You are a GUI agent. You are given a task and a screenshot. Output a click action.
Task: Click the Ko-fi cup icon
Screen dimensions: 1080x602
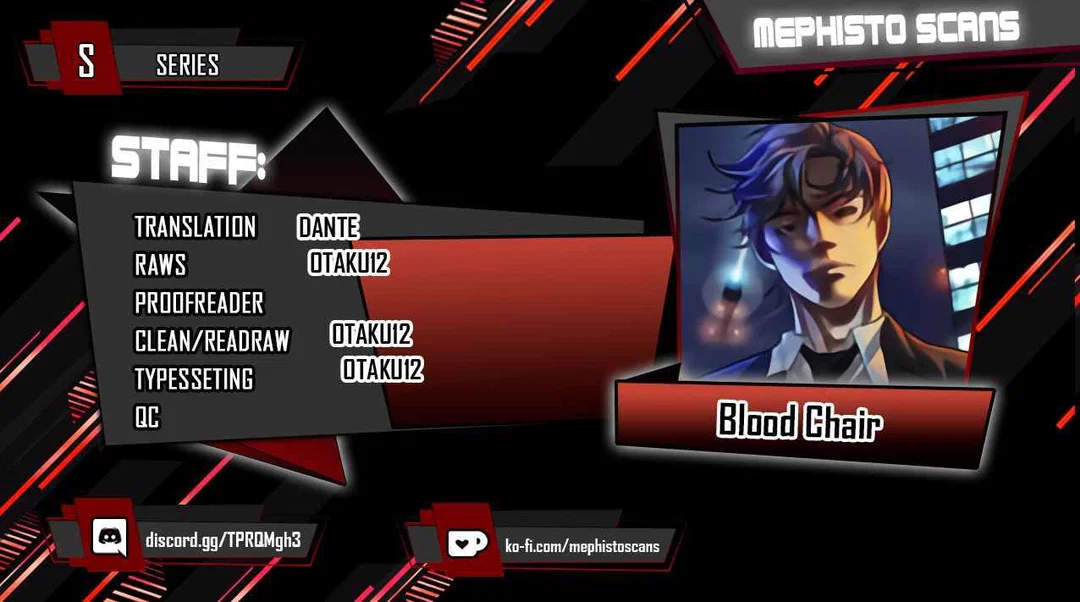tap(467, 545)
